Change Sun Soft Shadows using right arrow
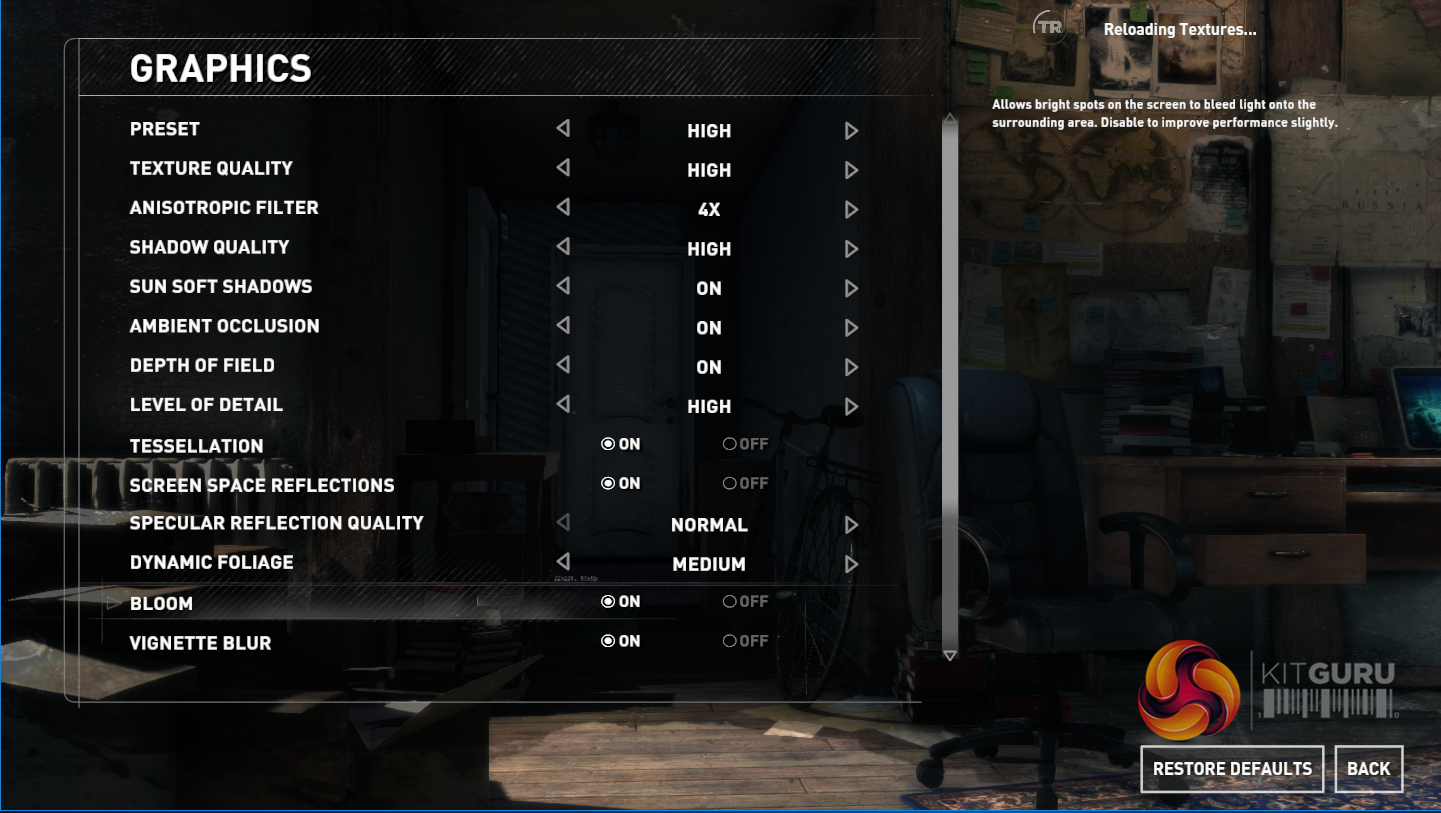Image resolution: width=1441 pixels, height=813 pixels. 851,289
